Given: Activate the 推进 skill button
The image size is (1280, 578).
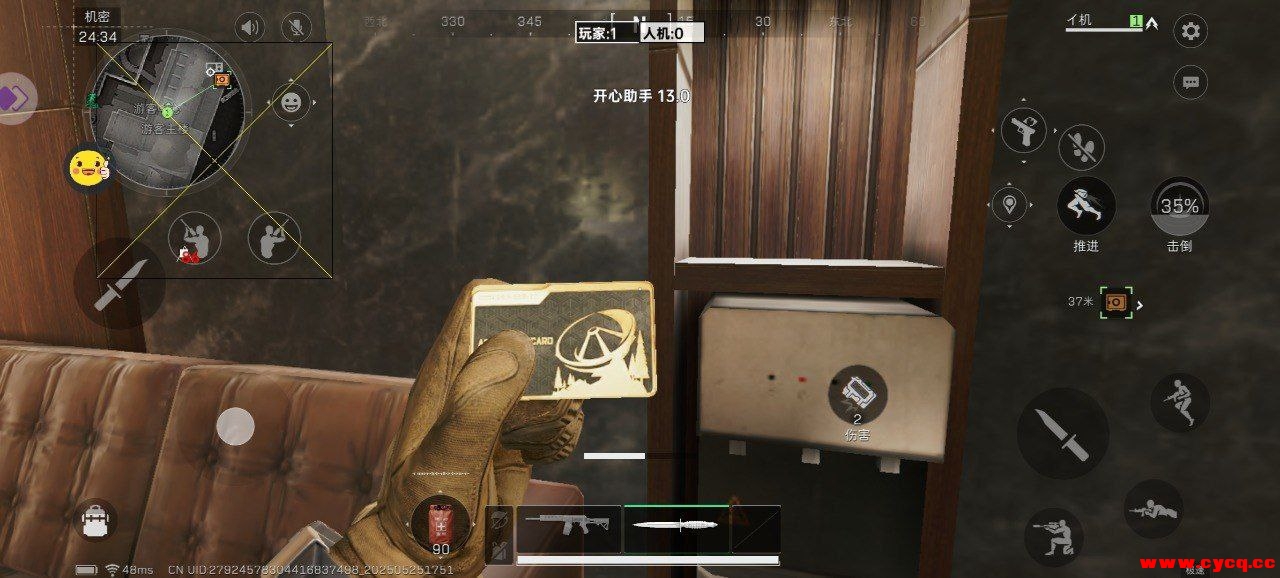Looking at the screenshot, I should point(1086,208).
